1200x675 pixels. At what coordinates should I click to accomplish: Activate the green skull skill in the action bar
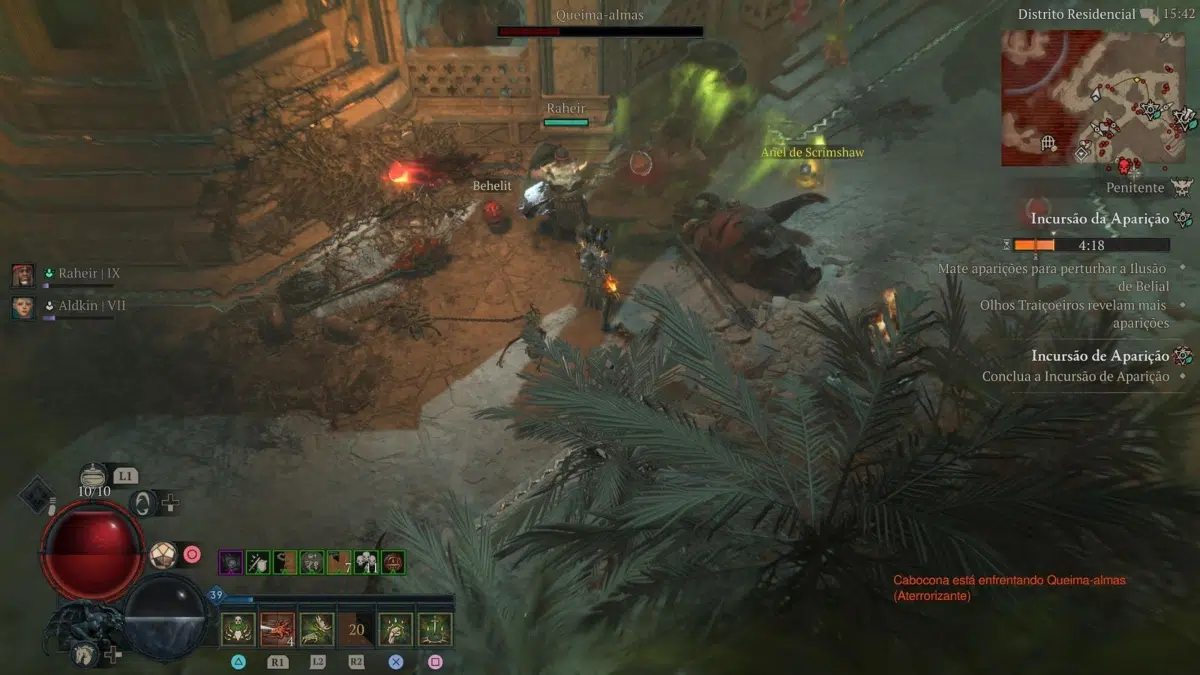pyautogui.click(x=238, y=629)
